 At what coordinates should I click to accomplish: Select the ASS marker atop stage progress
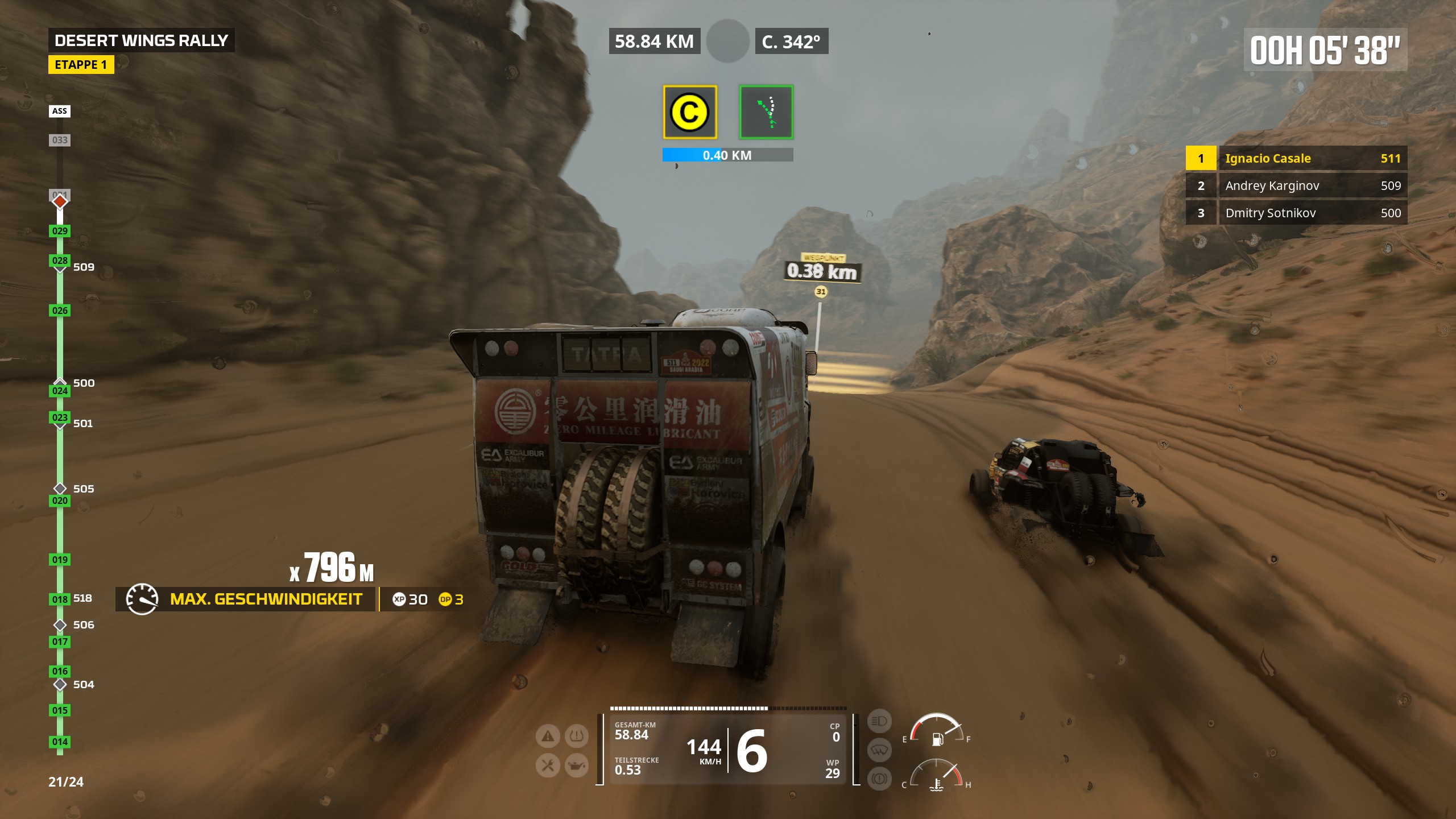(x=60, y=111)
